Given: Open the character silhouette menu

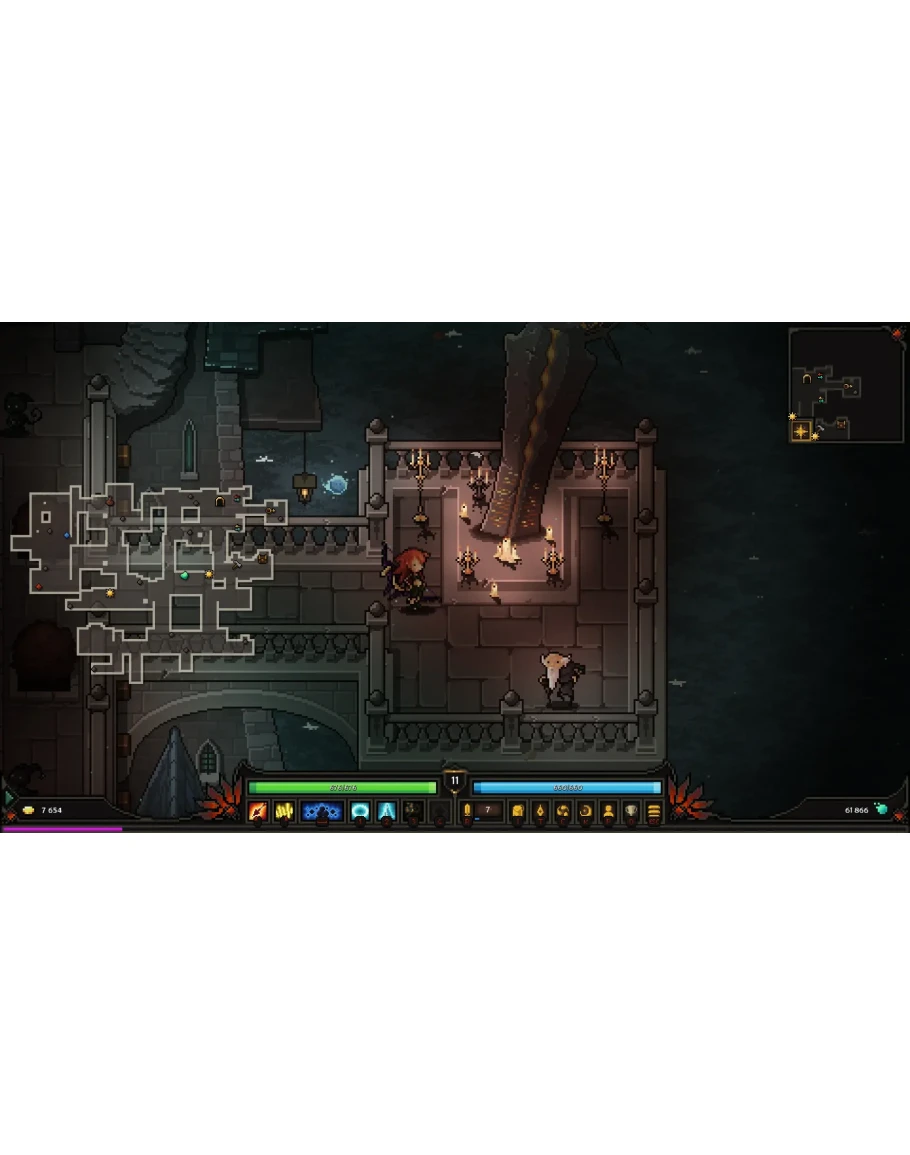Looking at the screenshot, I should (x=608, y=812).
